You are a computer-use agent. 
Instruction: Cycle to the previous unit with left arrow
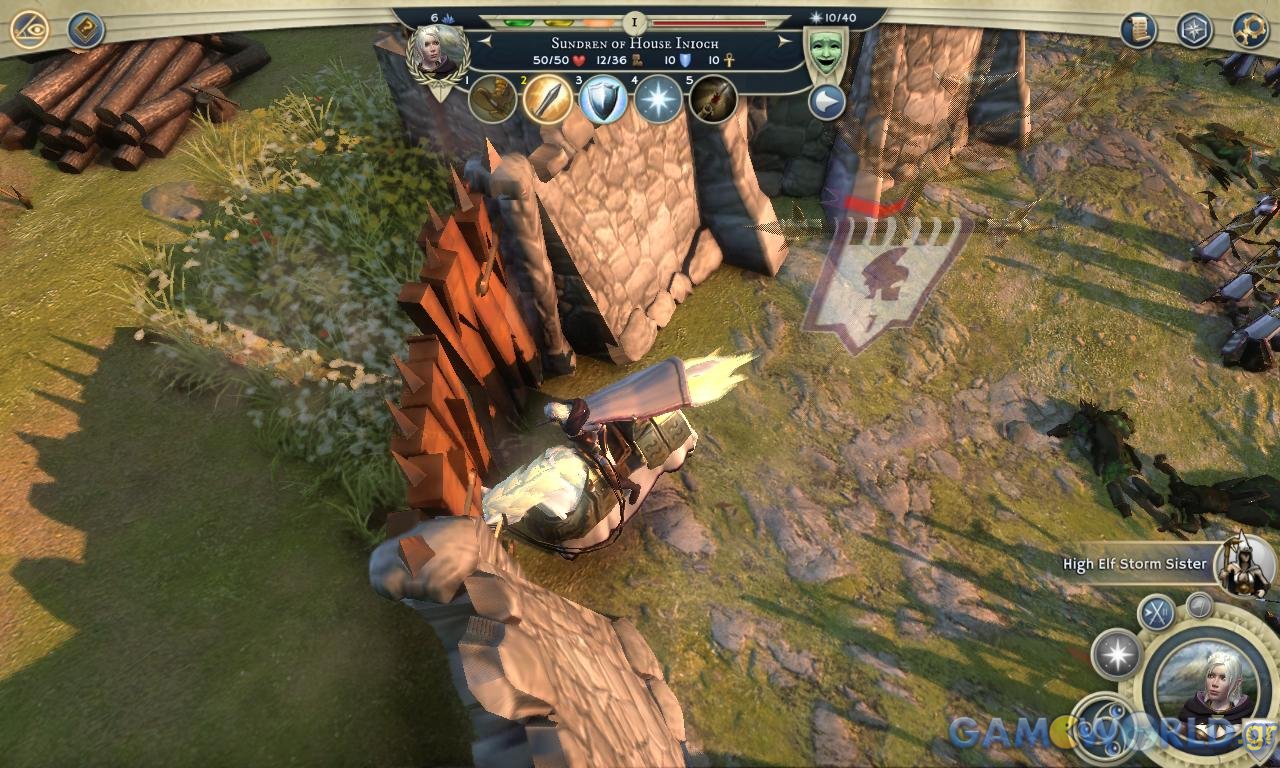[x=485, y=42]
